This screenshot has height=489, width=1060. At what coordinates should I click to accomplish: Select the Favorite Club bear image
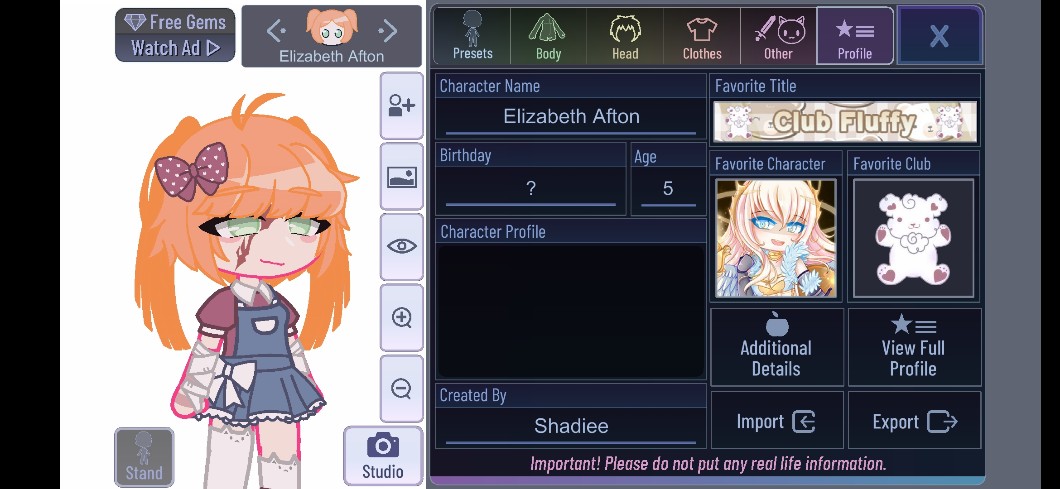tap(913, 238)
